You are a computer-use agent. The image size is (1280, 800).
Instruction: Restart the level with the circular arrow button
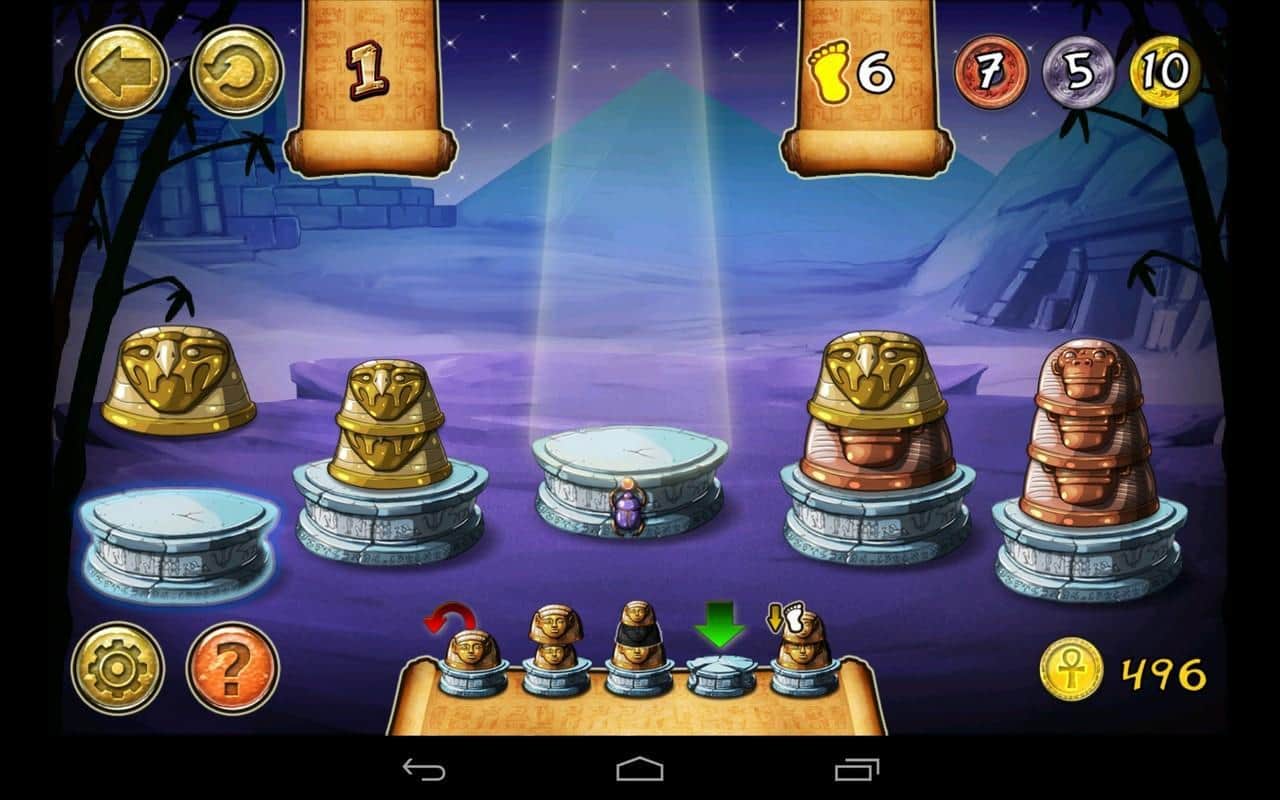[237, 71]
